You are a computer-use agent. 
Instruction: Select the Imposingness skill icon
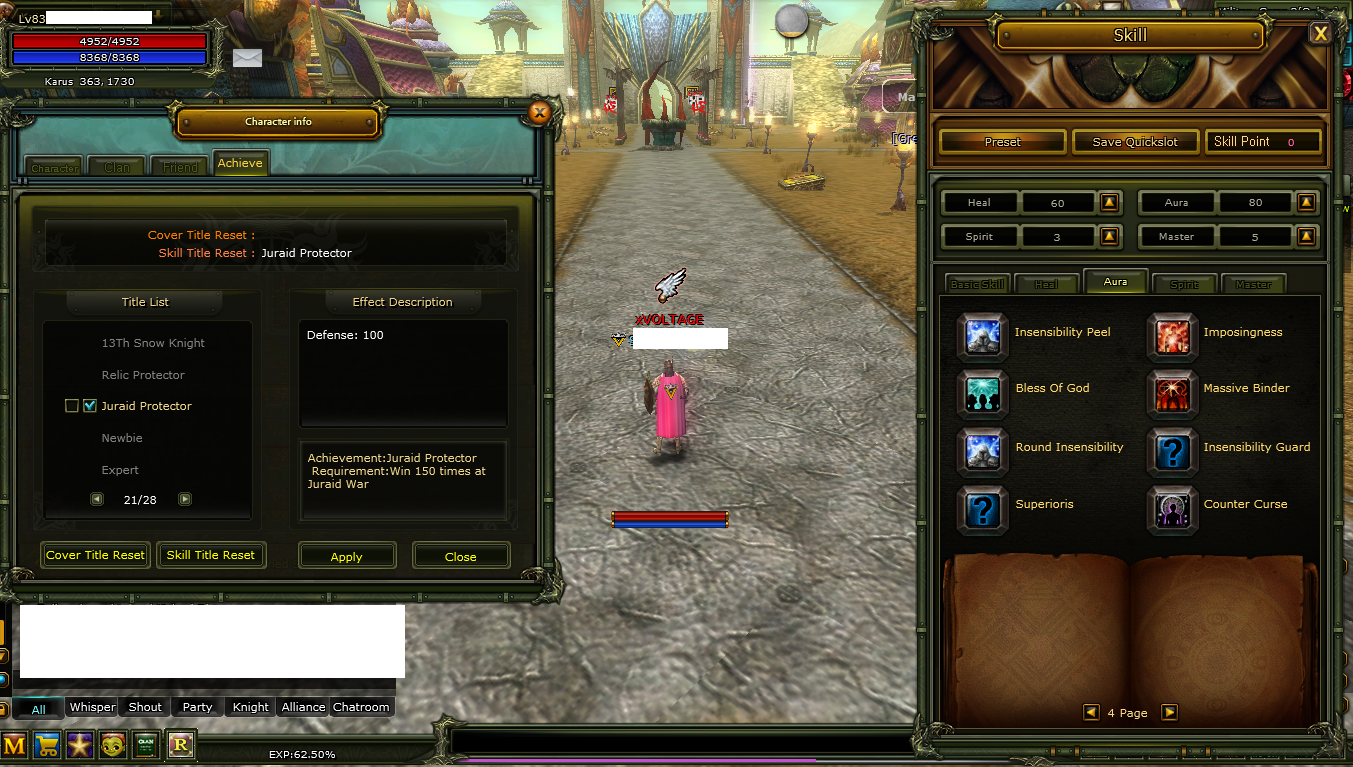pyautogui.click(x=1172, y=337)
